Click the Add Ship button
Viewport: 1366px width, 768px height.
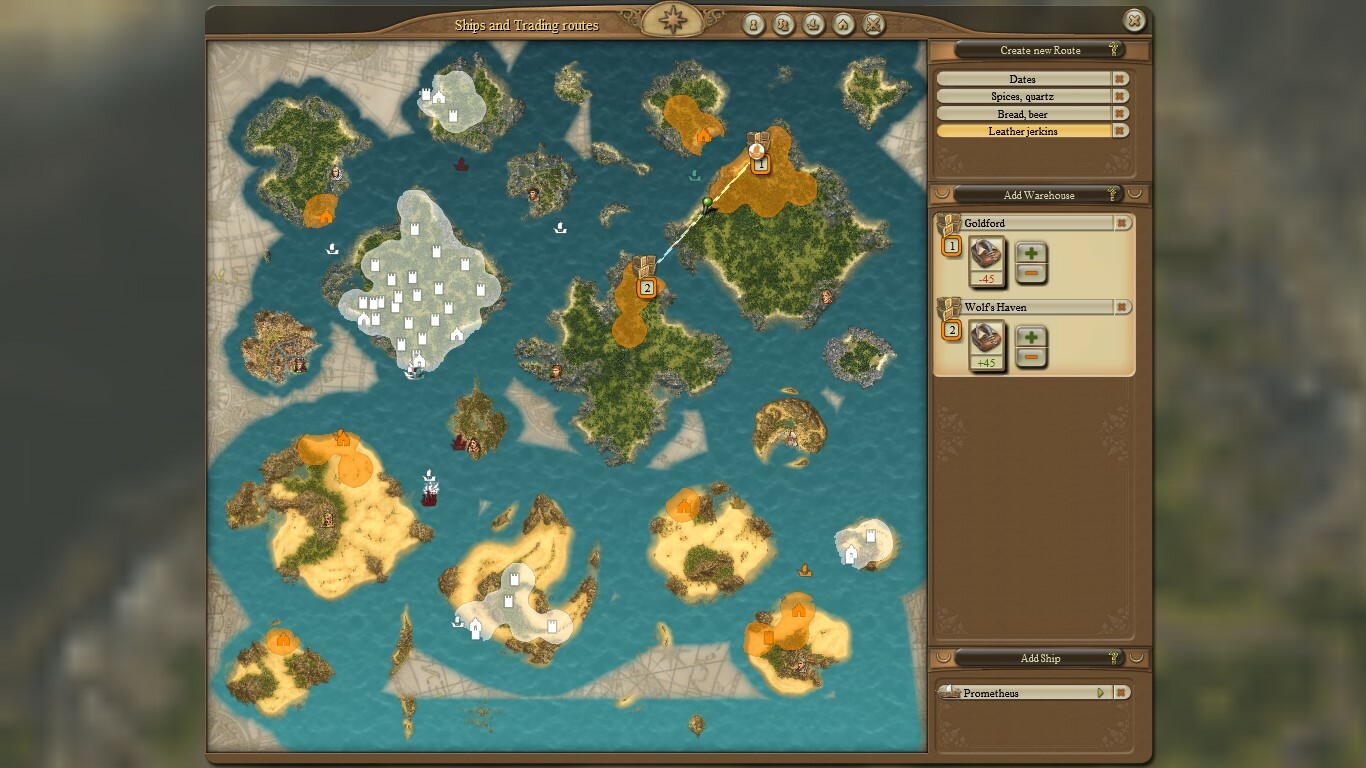1040,658
